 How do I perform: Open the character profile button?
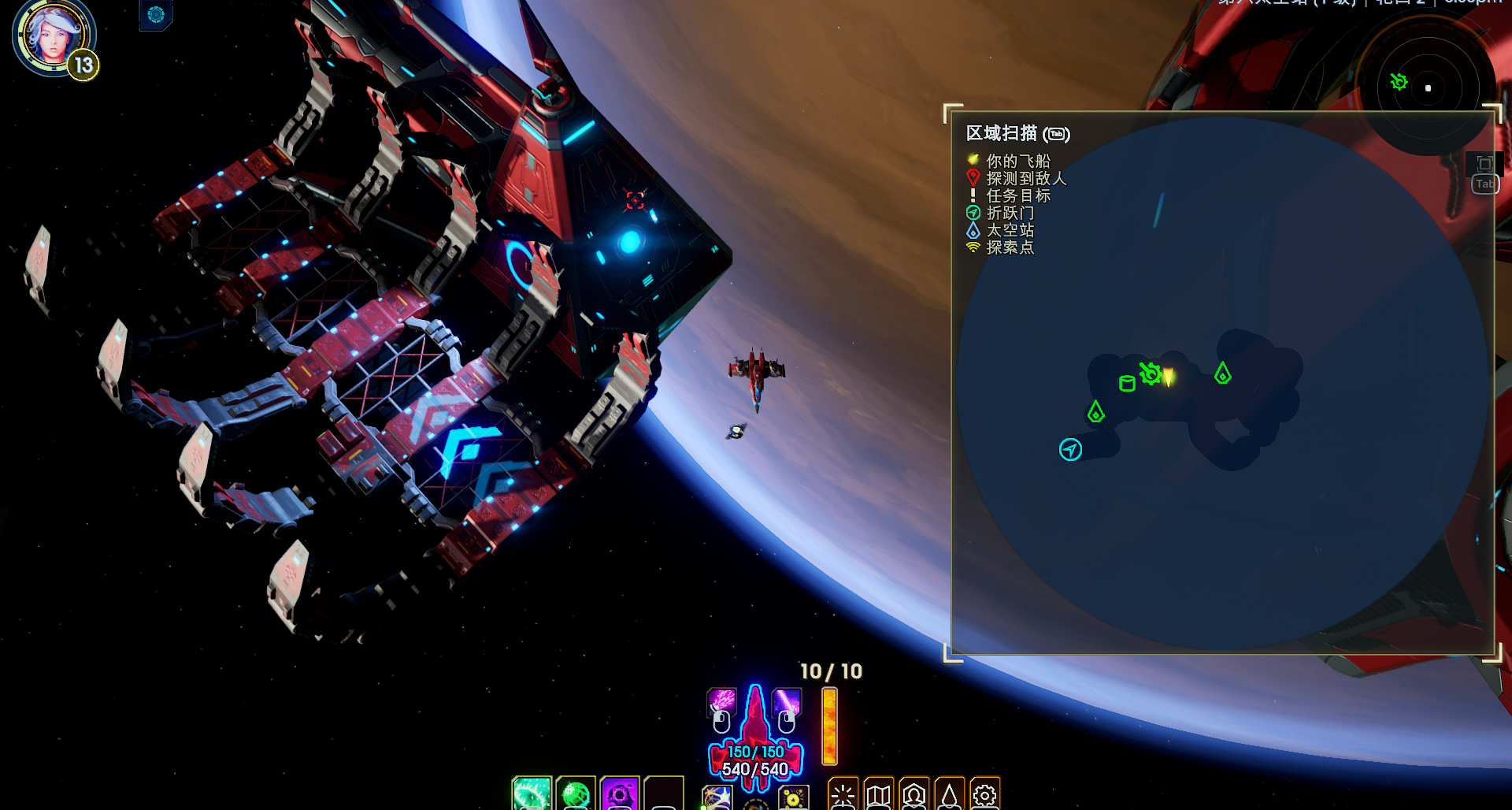click(914, 795)
